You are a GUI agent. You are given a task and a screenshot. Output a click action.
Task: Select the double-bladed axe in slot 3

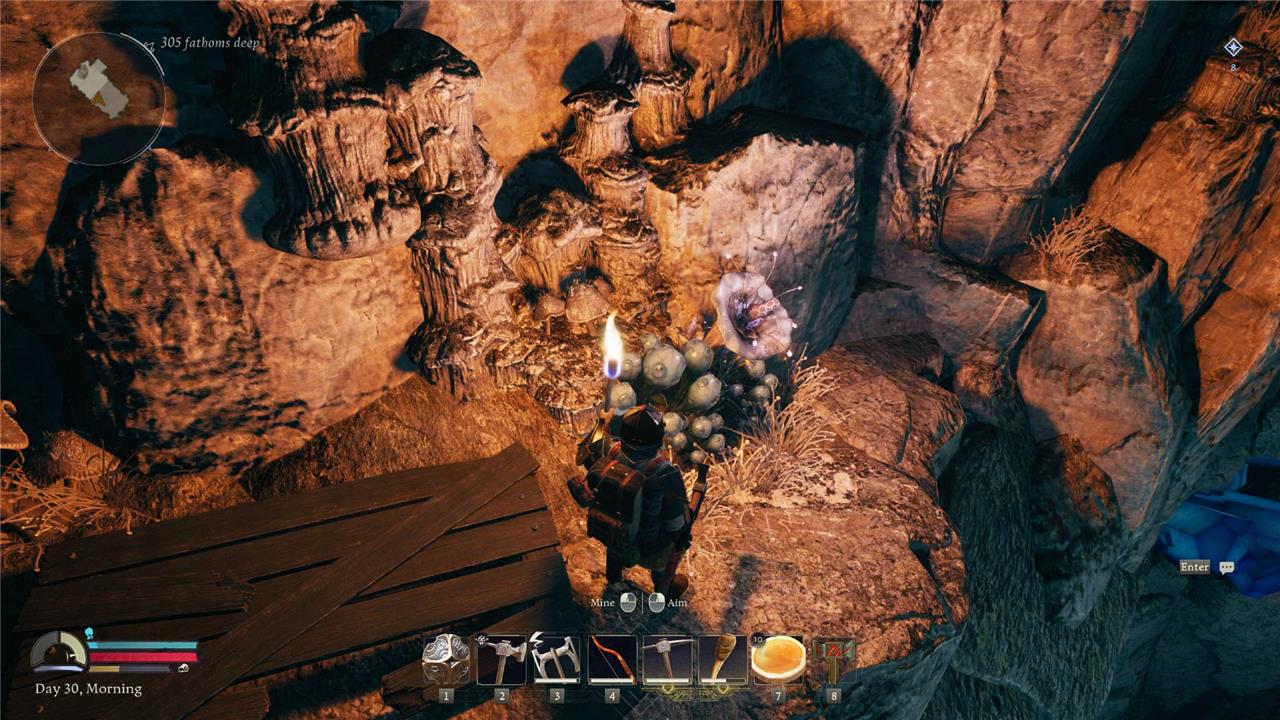point(556,661)
